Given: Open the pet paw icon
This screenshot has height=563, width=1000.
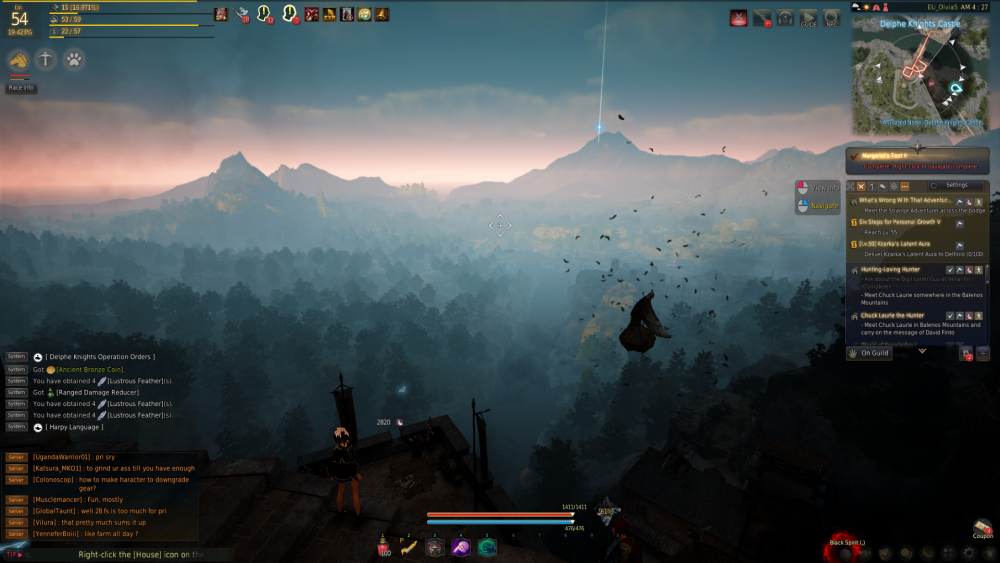Looking at the screenshot, I should (73, 60).
